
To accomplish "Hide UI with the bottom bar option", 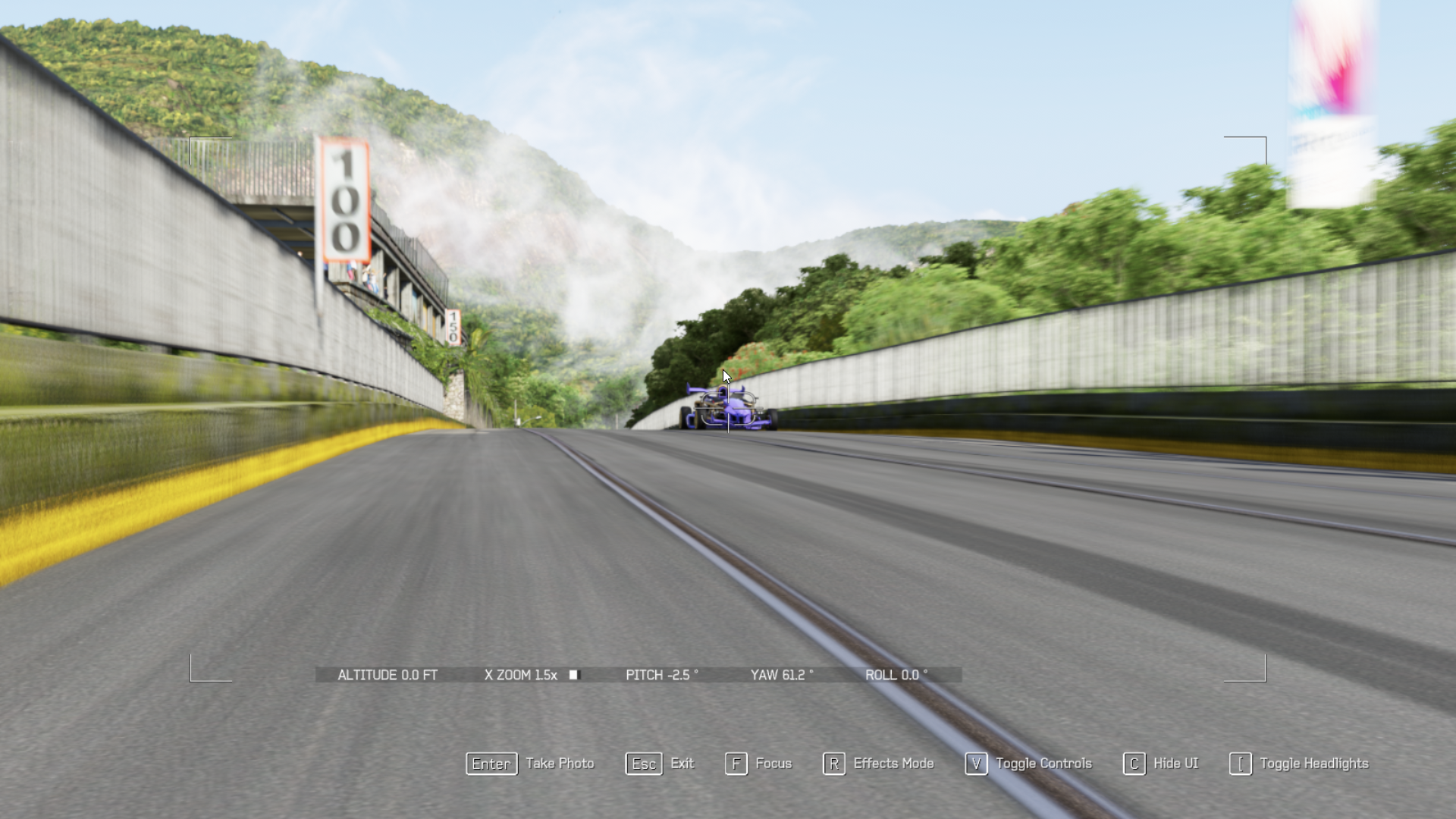I will coord(1160,764).
